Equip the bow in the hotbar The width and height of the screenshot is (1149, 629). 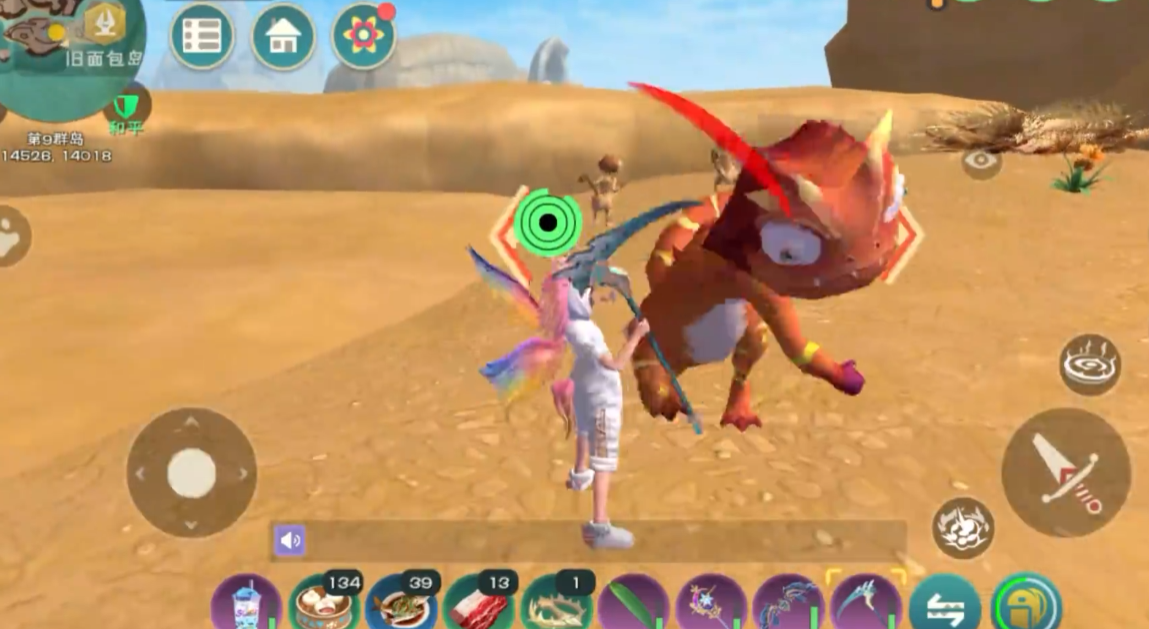[788, 604]
